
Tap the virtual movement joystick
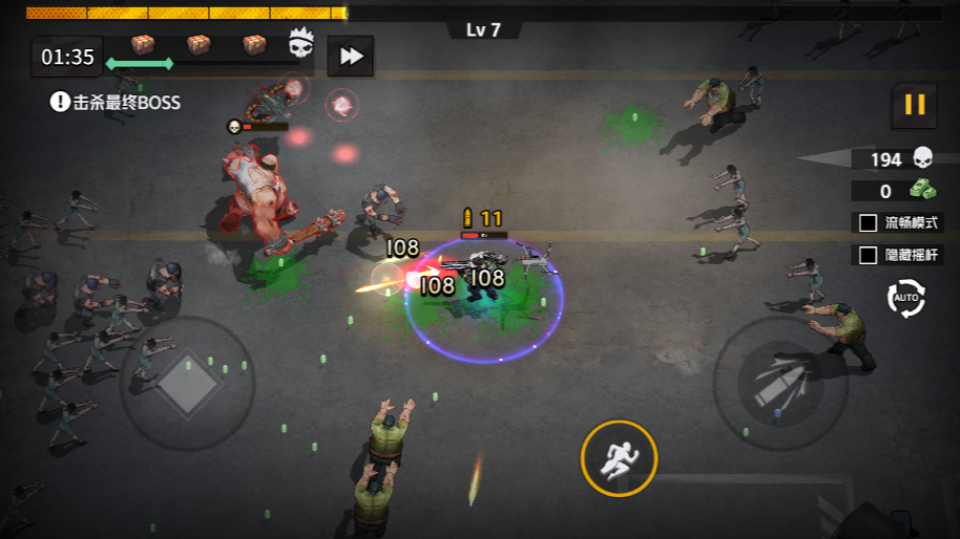187,383
